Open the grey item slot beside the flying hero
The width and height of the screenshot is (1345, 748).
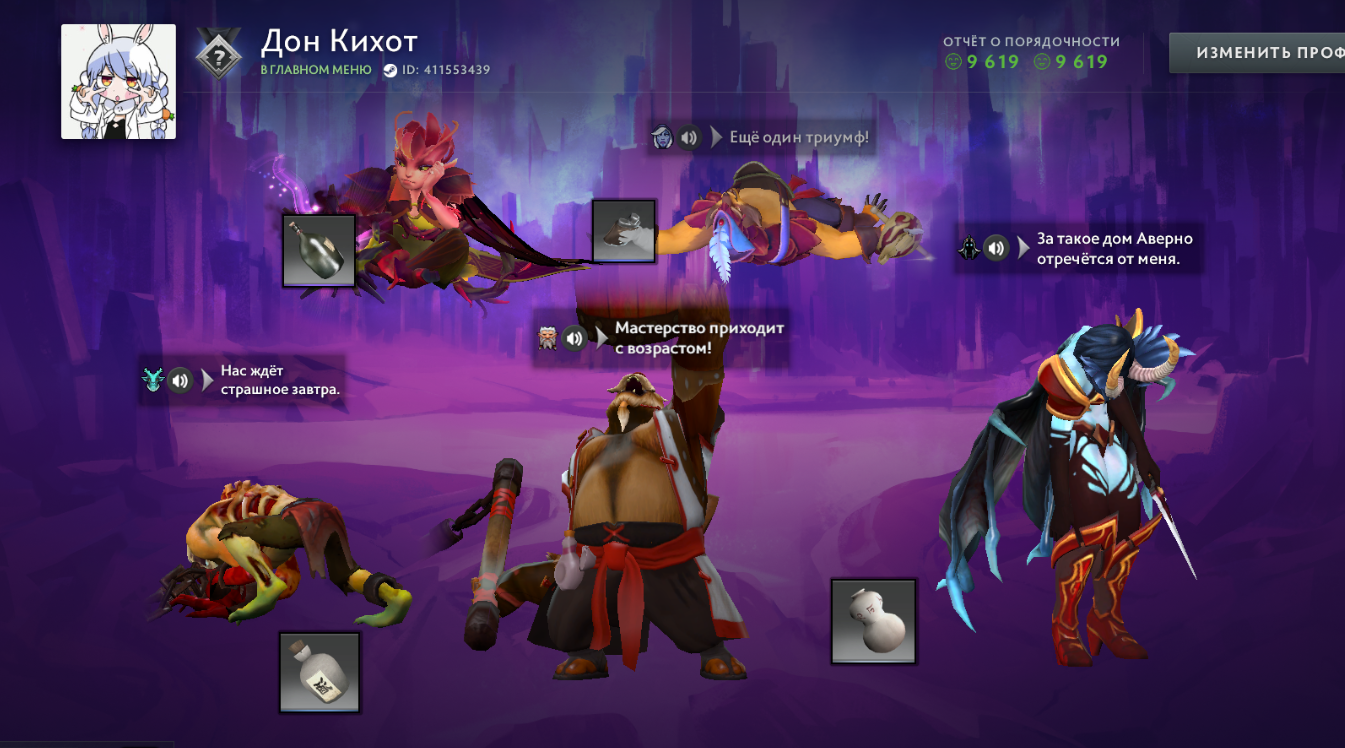623,231
